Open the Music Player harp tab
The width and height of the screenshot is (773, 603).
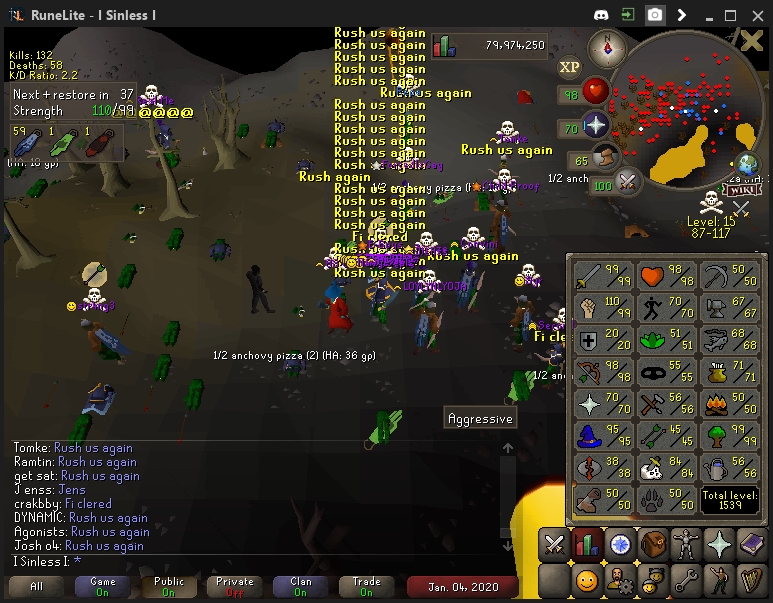coord(751,579)
